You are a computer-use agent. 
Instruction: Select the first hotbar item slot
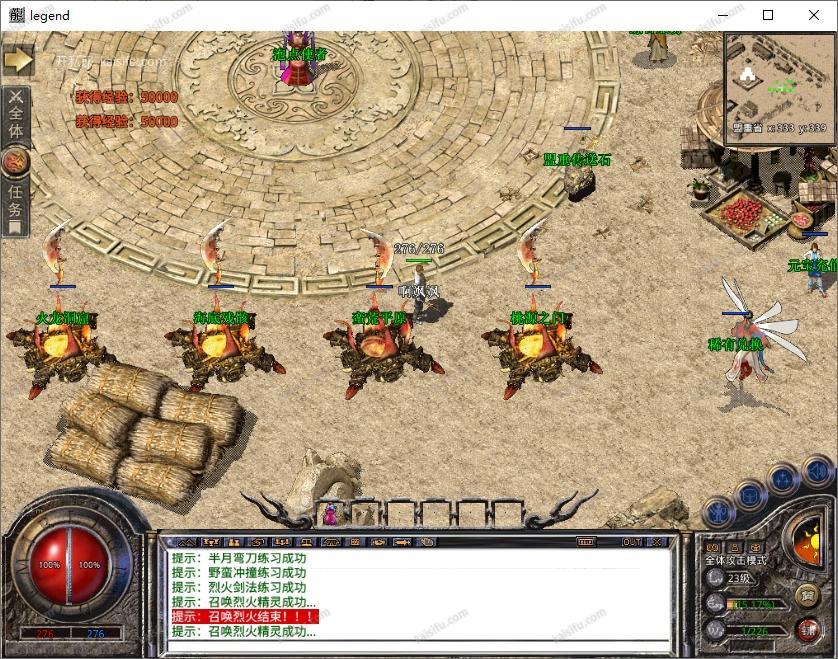(330, 514)
